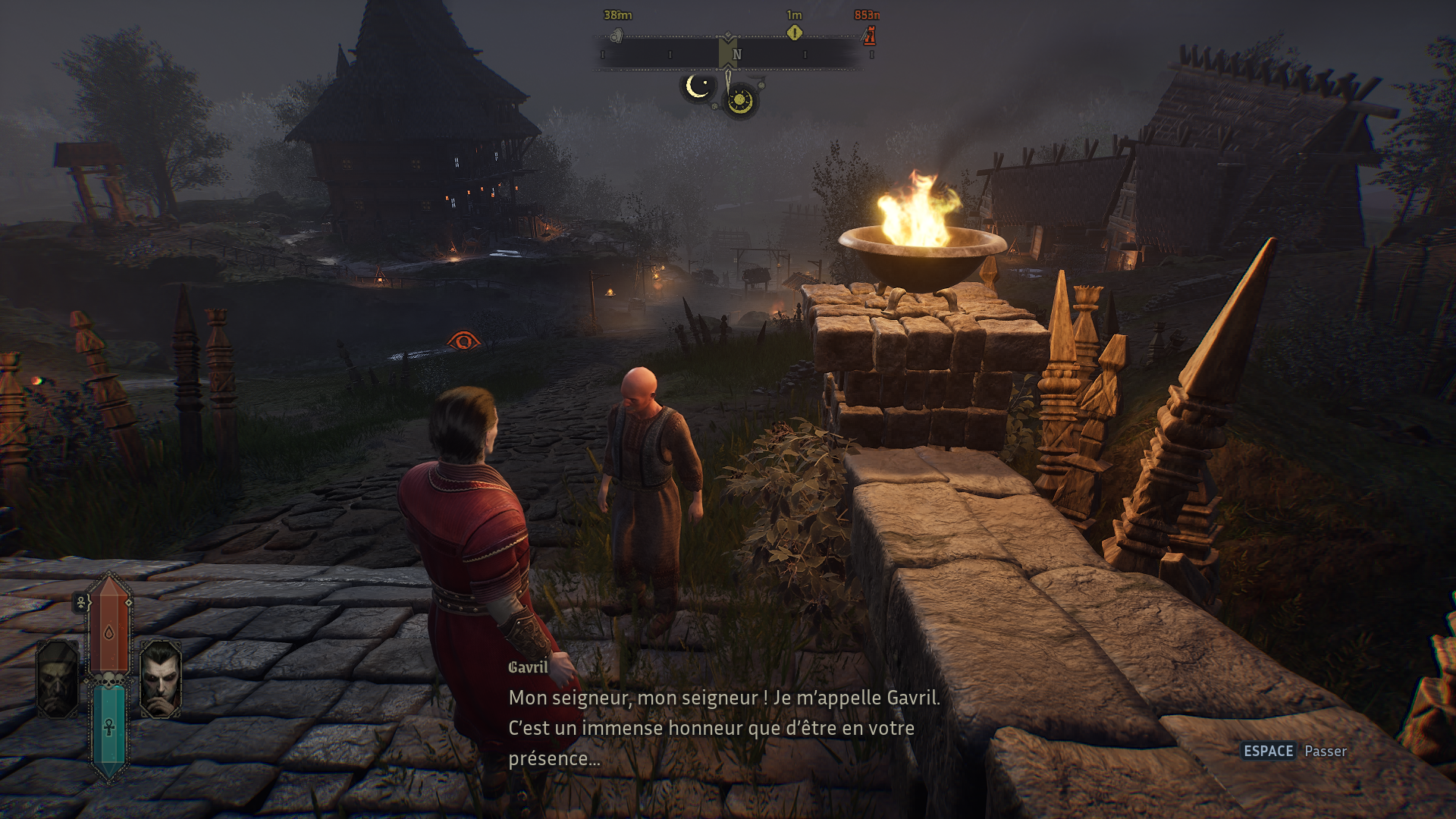The width and height of the screenshot is (1456, 819).
Task: Select the red tower marker on the compass
Action: (x=870, y=35)
